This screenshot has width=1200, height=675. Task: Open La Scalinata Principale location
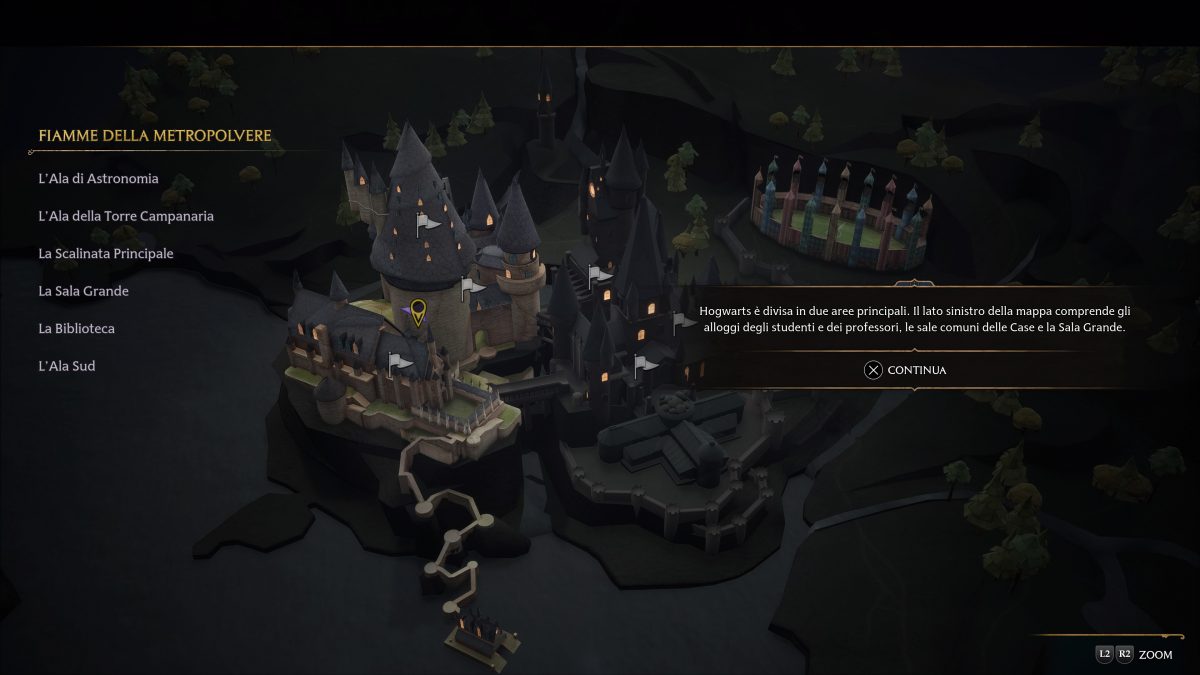tap(106, 254)
